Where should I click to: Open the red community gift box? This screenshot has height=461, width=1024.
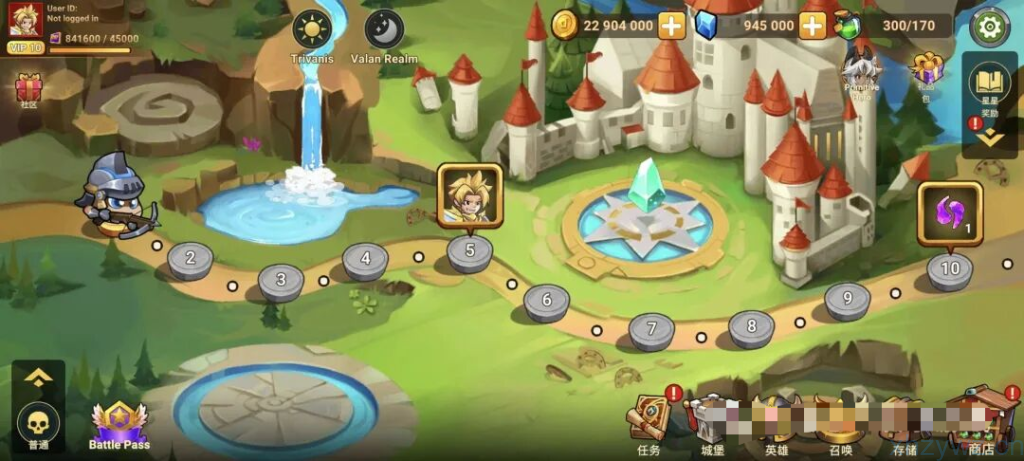pyautogui.click(x=27, y=90)
